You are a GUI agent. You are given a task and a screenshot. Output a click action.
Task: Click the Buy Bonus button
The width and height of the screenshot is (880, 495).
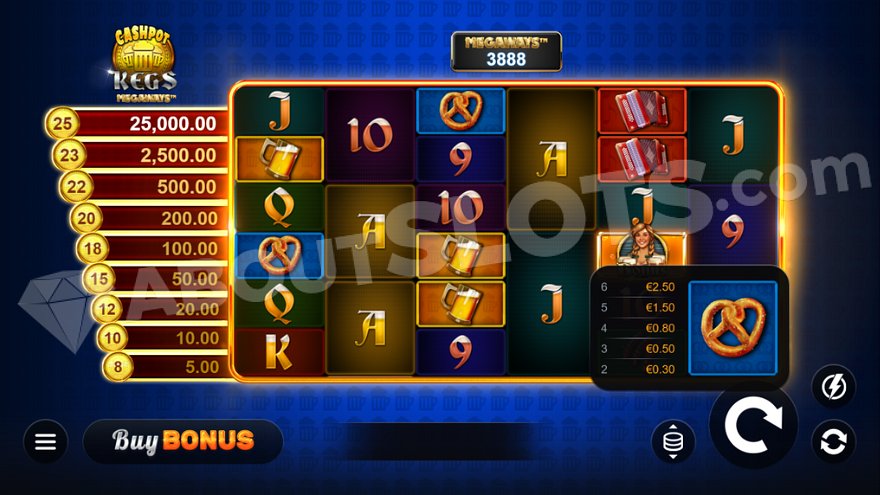point(183,441)
